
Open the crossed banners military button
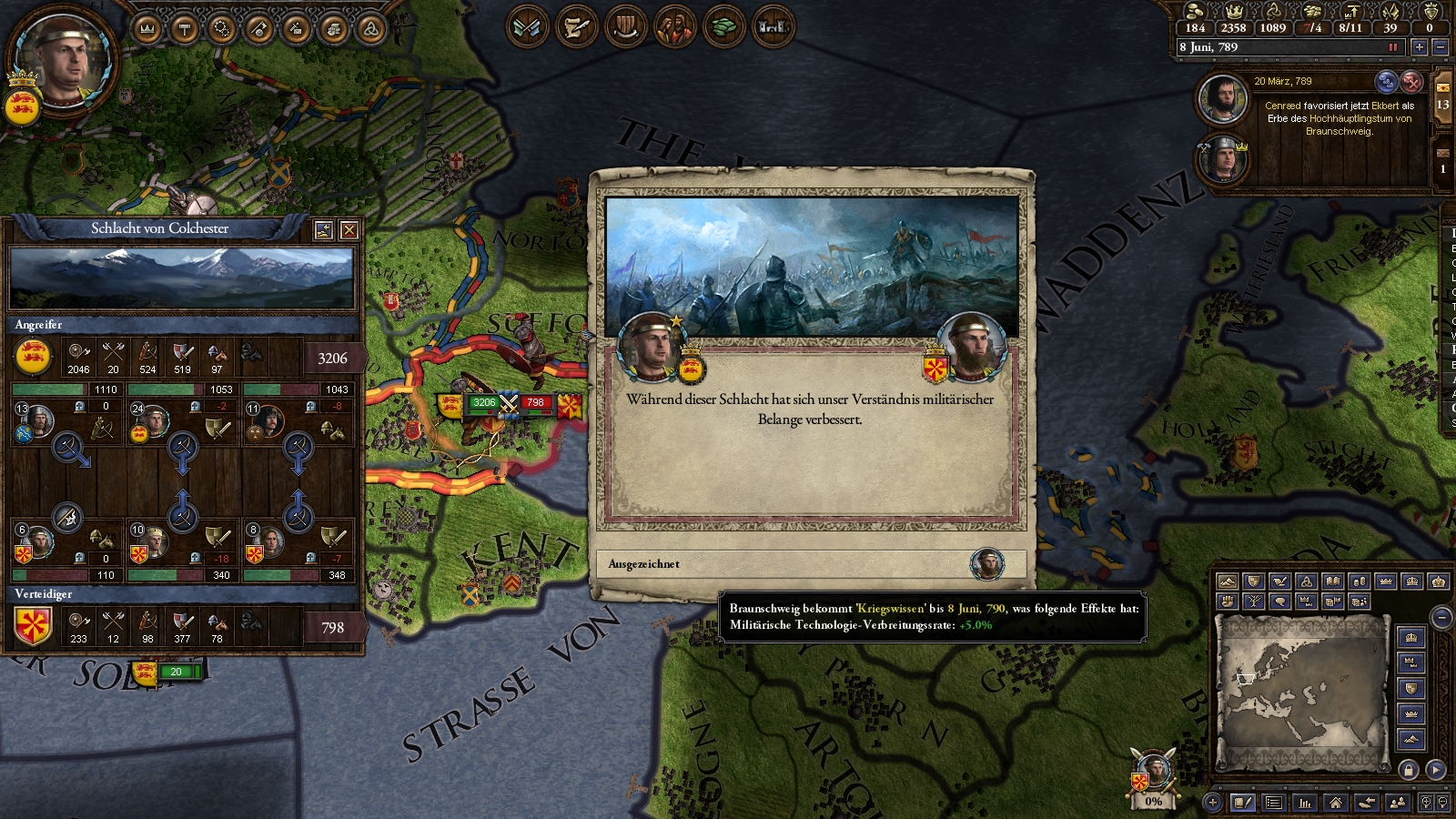527,27
